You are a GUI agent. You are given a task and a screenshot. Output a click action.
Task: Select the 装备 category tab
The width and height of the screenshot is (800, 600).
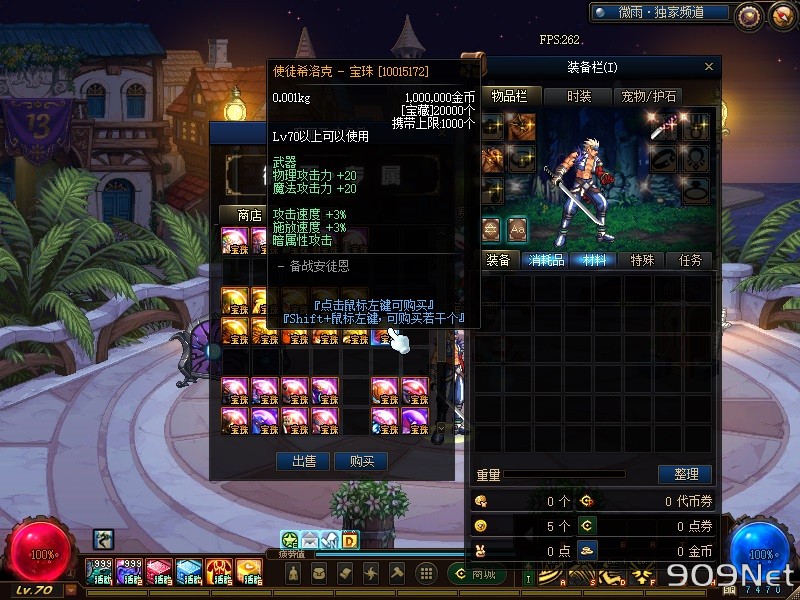498,260
